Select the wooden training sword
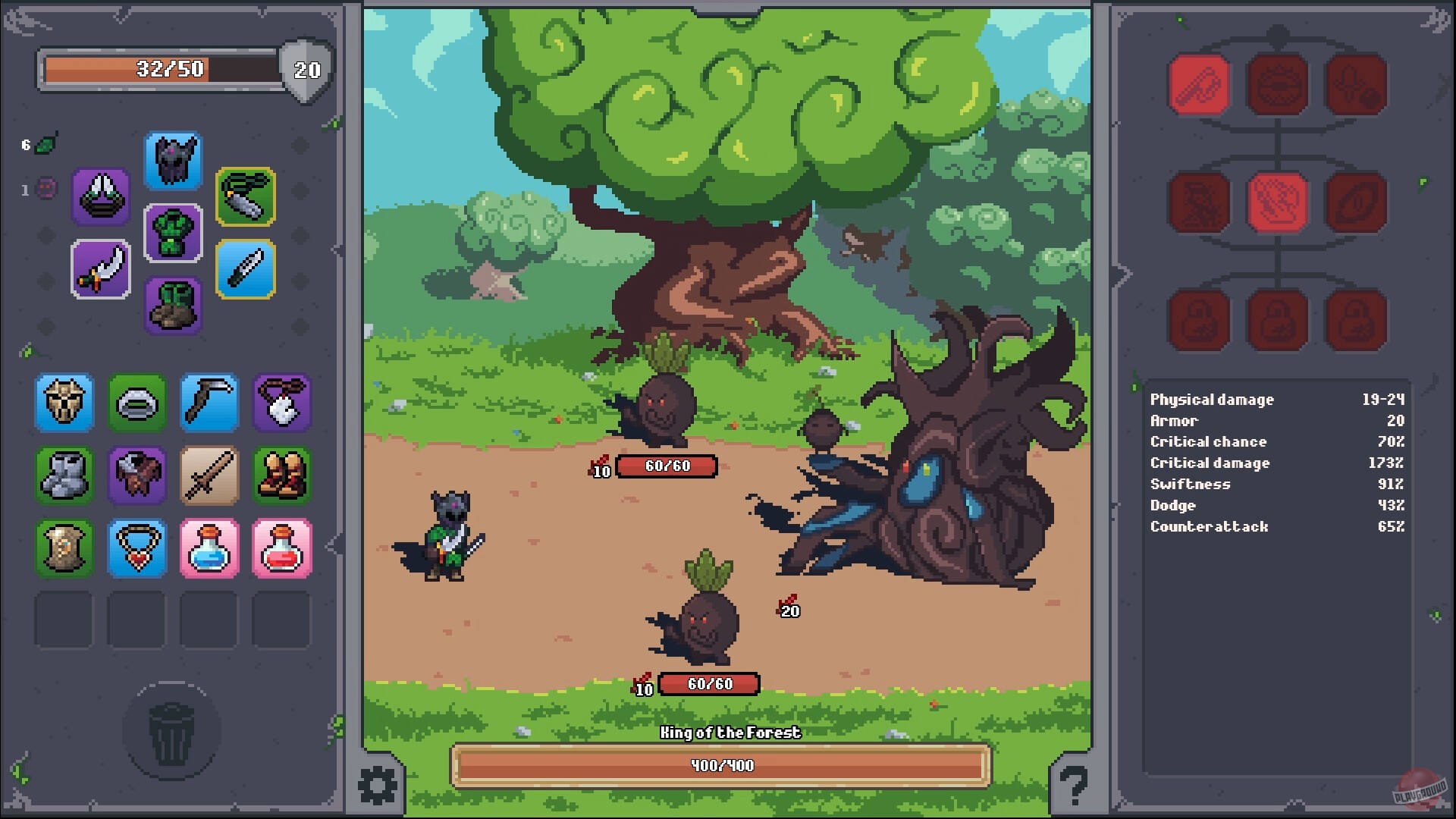 coord(209,475)
